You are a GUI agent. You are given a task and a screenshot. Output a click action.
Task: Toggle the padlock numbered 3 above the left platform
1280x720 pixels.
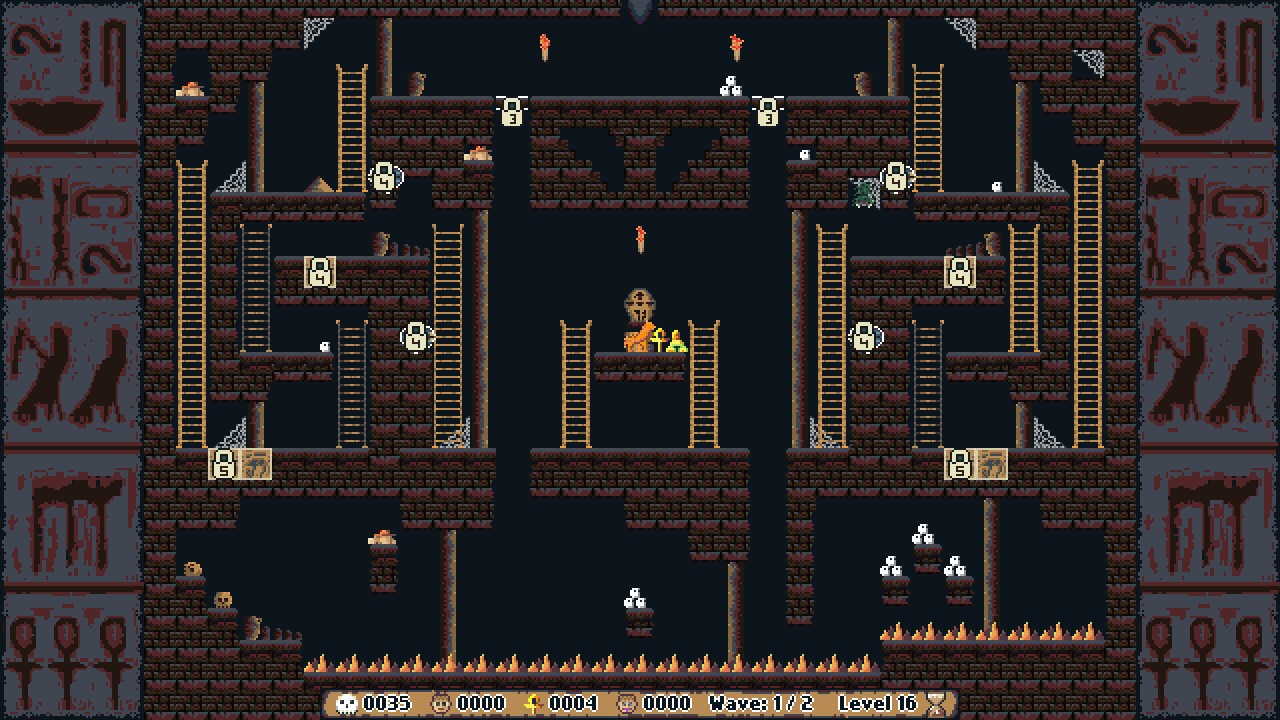pyautogui.click(x=513, y=113)
